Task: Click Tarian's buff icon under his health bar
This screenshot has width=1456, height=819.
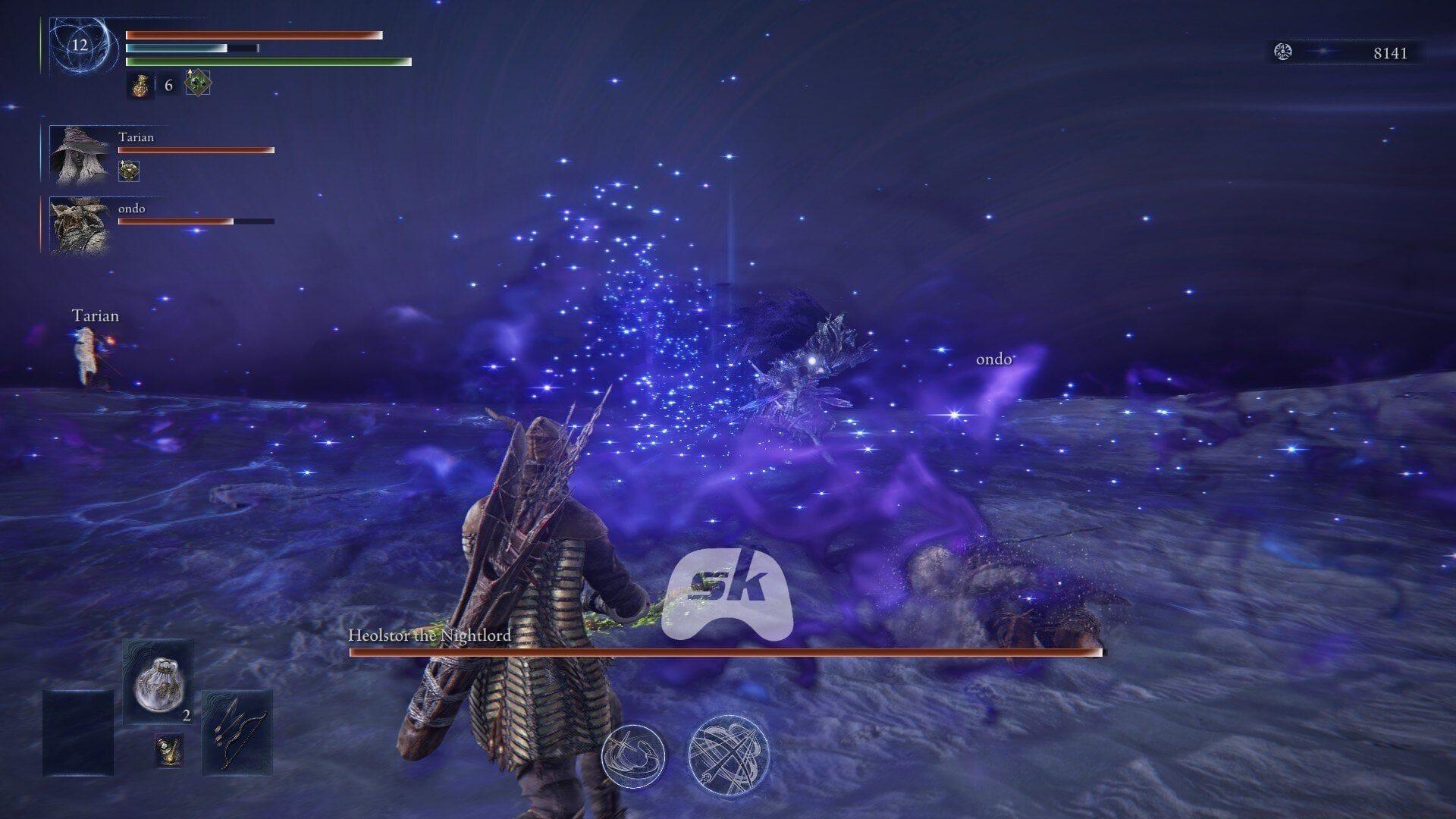Action: click(127, 173)
